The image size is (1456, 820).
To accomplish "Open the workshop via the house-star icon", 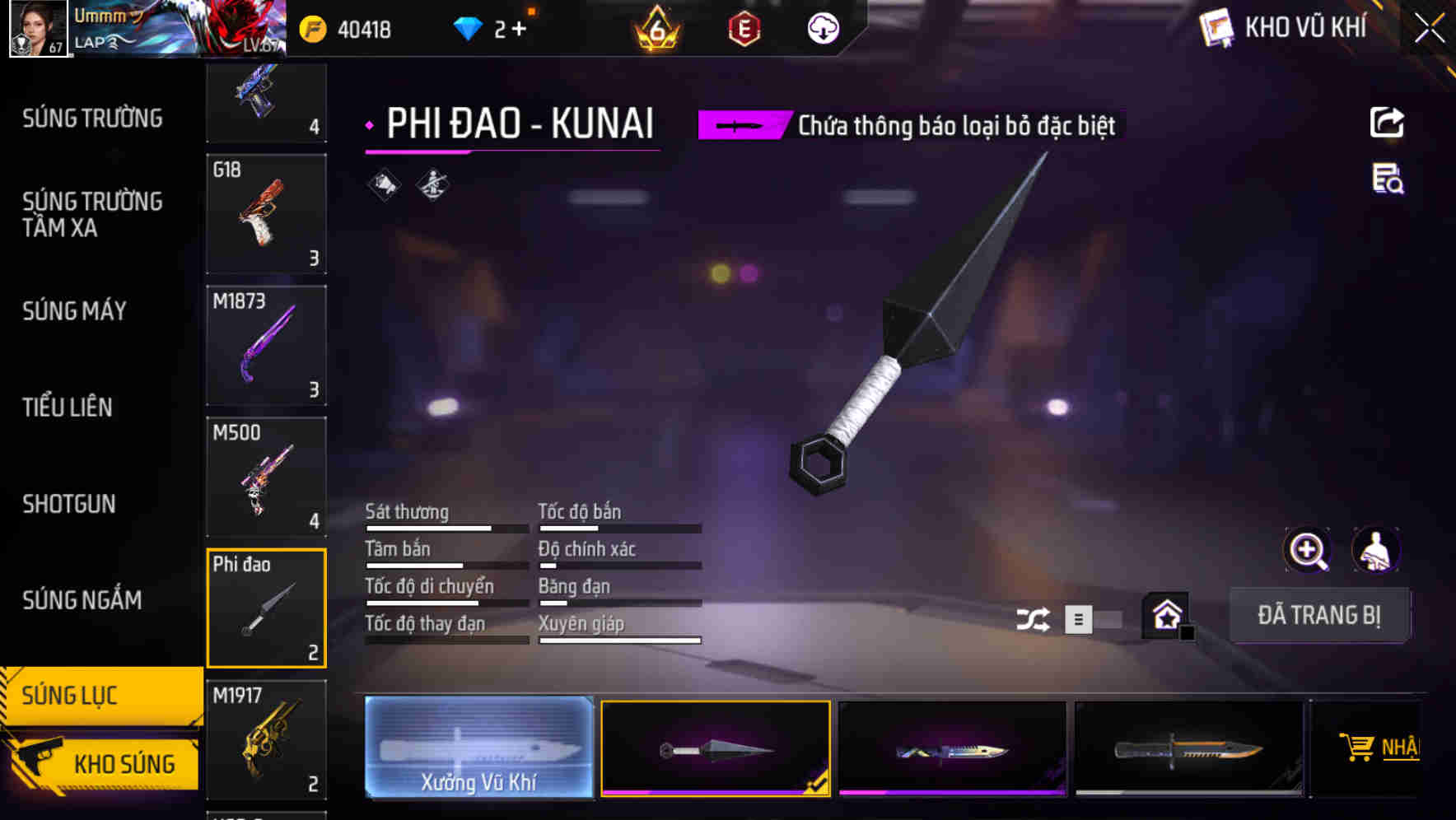I will point(1166,614).
